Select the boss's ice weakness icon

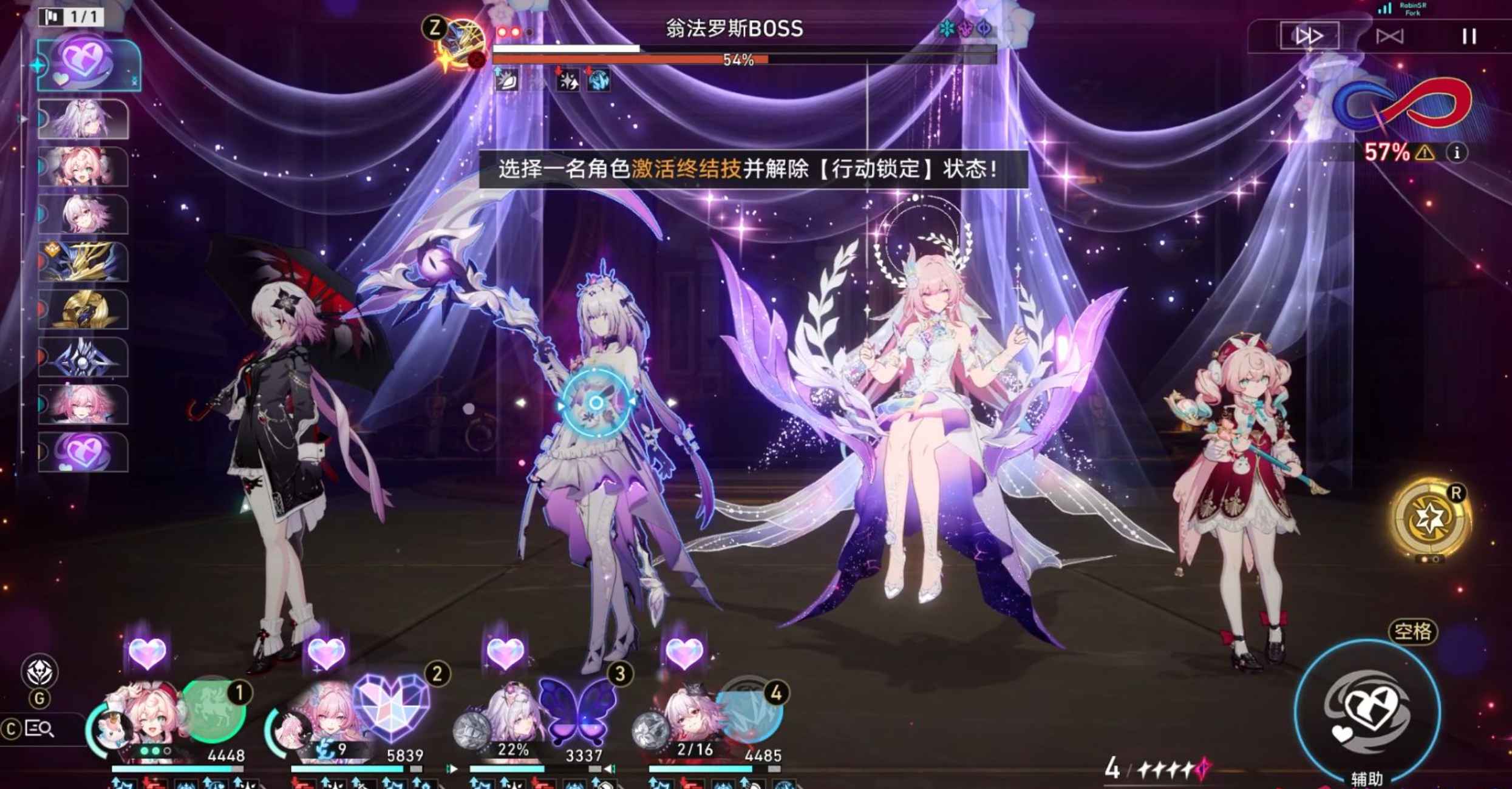[x=947, y=29]
